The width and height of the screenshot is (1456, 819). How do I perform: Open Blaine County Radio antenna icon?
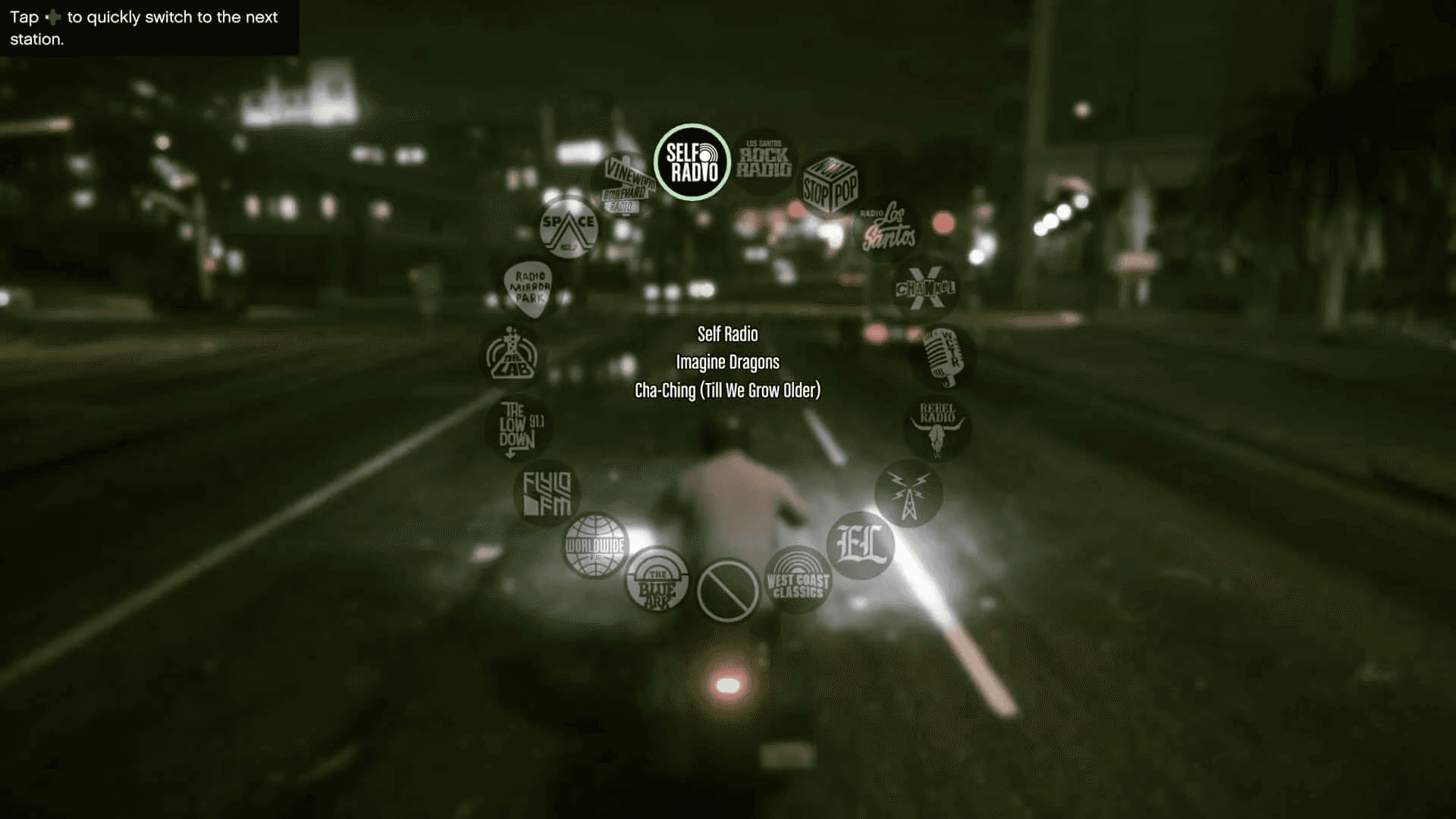(x=907, y=493)
